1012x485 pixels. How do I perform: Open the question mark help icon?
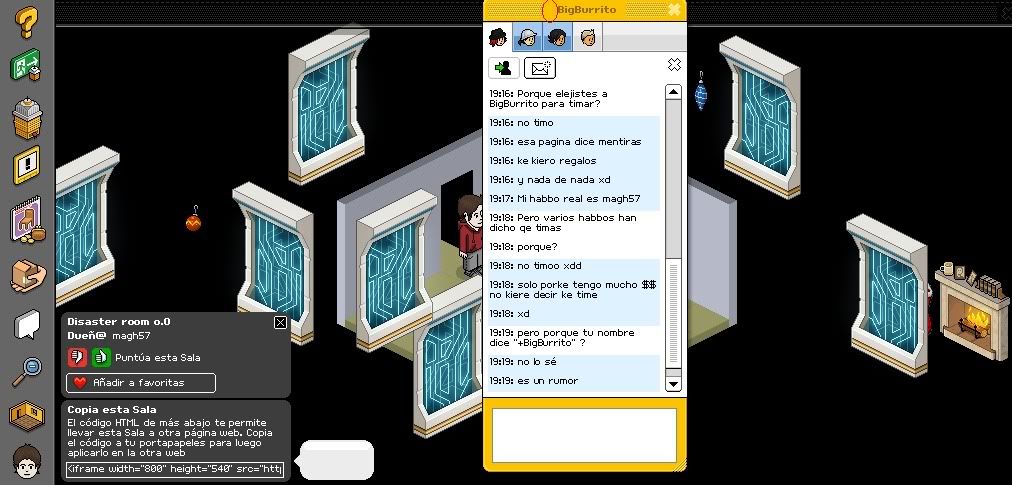point(27,21)
